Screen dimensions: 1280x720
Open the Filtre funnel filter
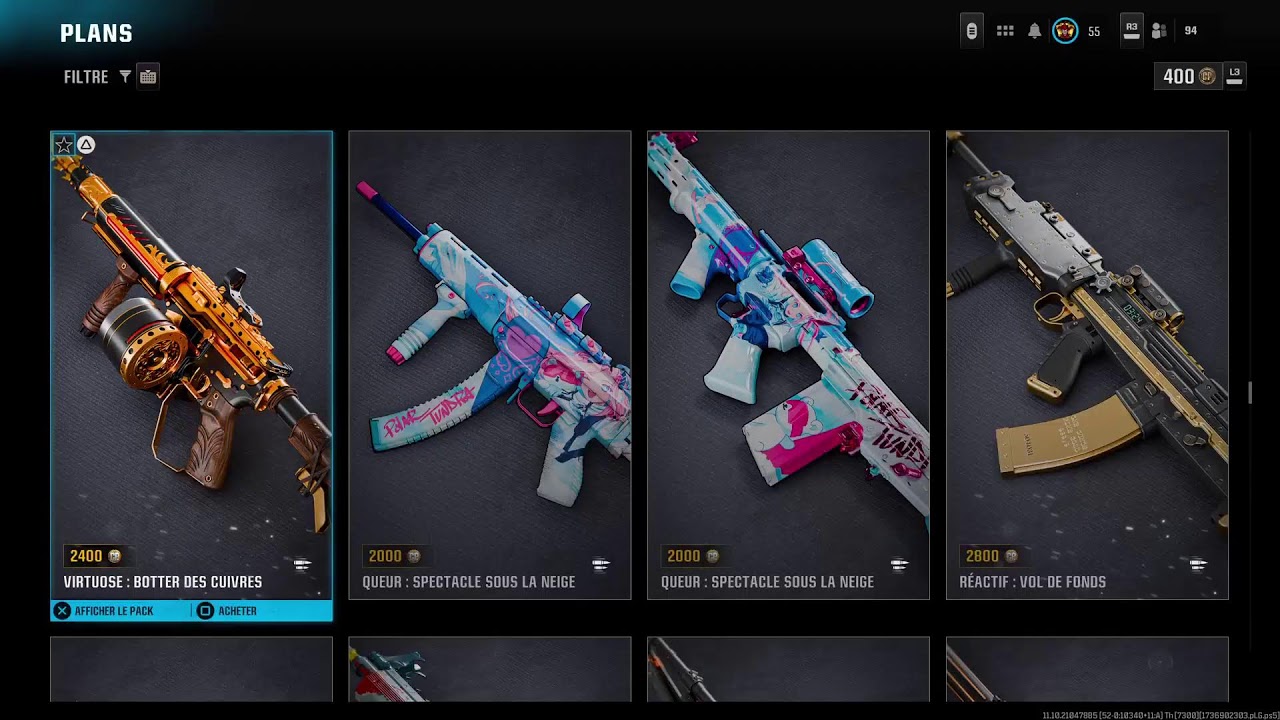point(125,77)
